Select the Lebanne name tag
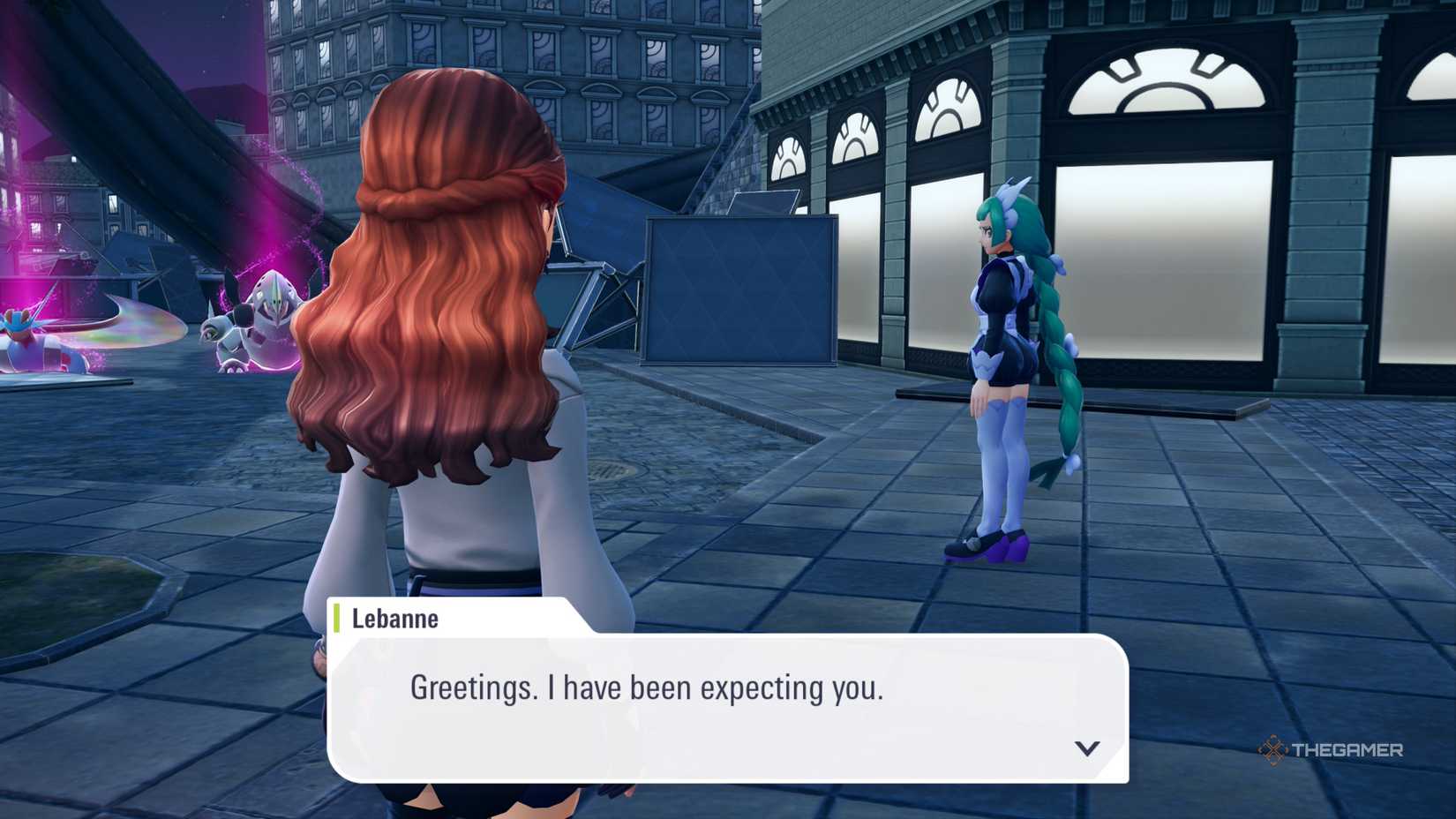The image size is (1456, 819). click(393, 619)
